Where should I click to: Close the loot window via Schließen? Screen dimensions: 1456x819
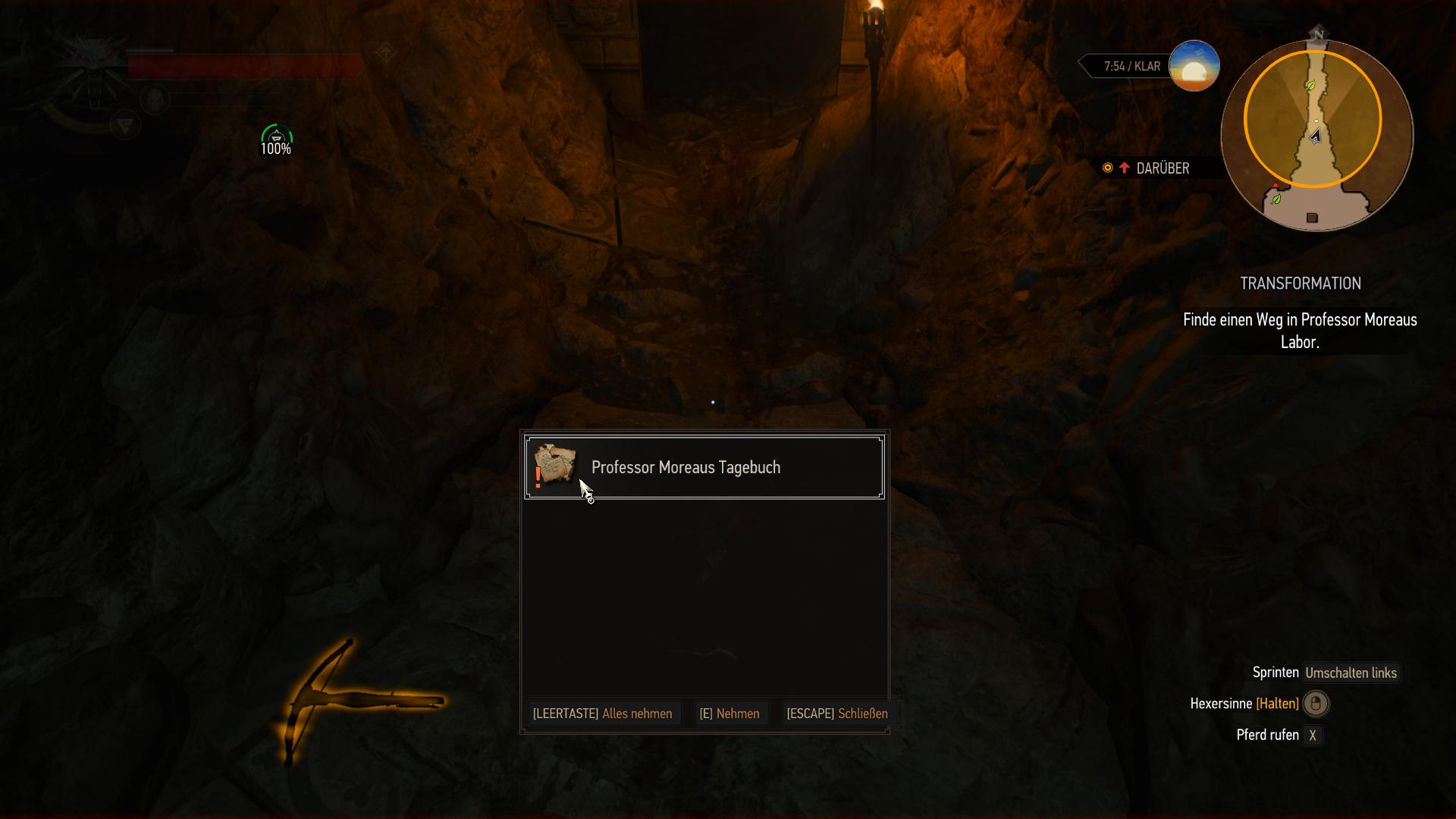pyautogui.click(x=837, y=714)
